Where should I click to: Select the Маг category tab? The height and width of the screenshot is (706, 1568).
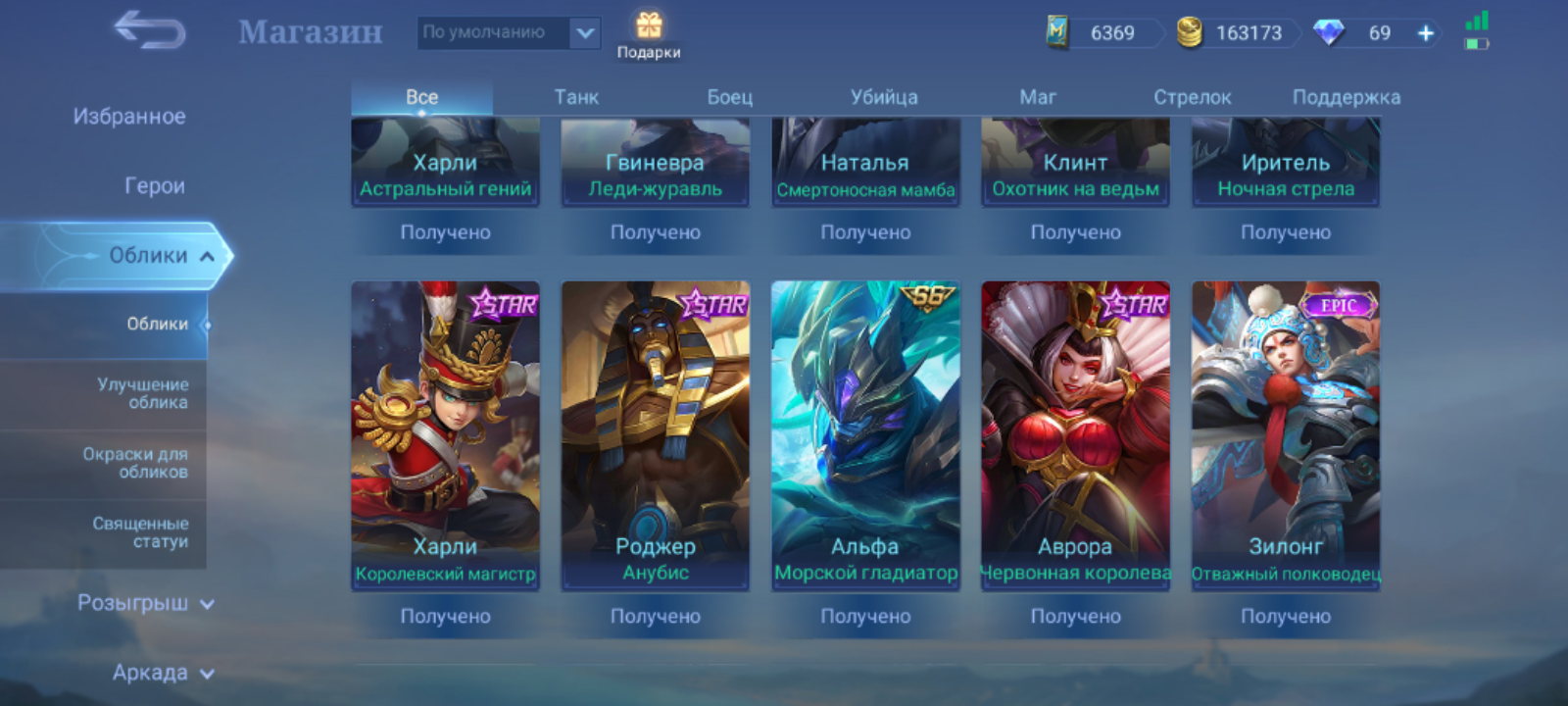click(1038, 97)
